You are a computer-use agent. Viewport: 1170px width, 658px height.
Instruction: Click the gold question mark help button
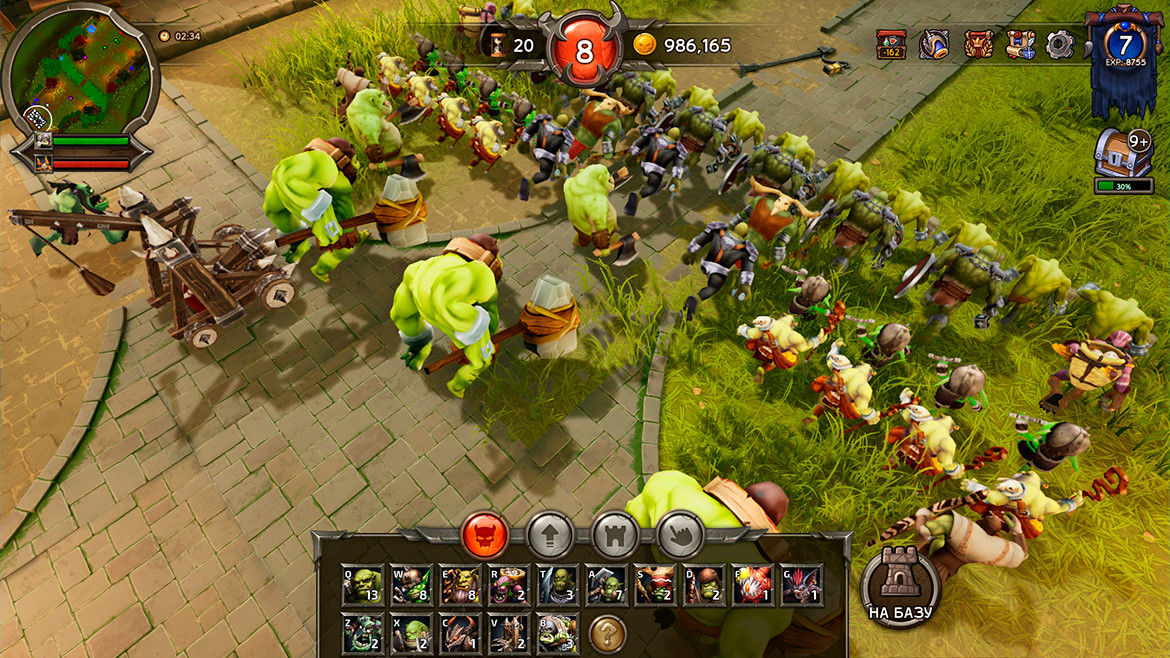607,633
